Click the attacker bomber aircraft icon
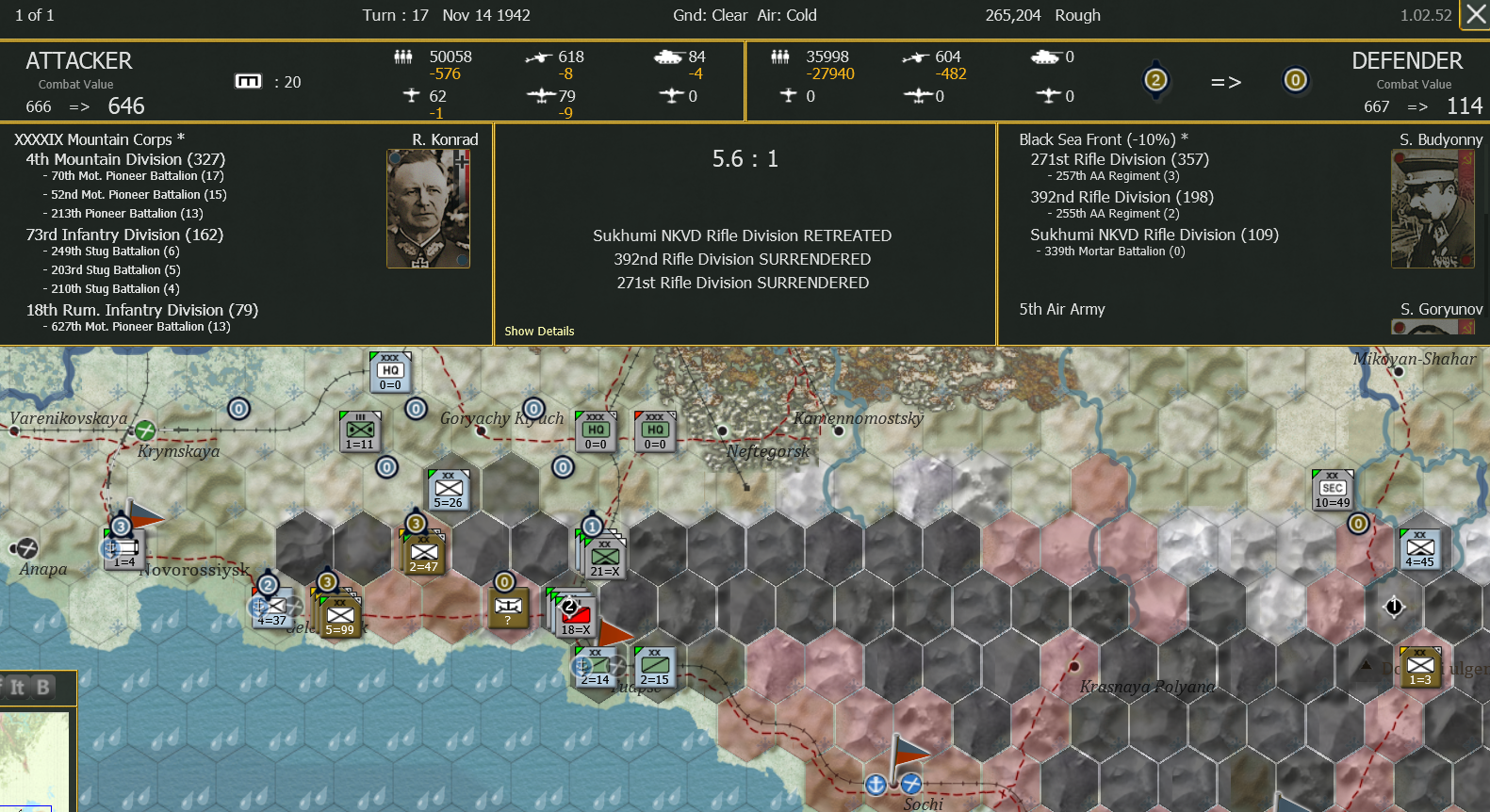Image resolution: width=1490 pixels, height=812 pixels. 543,95
